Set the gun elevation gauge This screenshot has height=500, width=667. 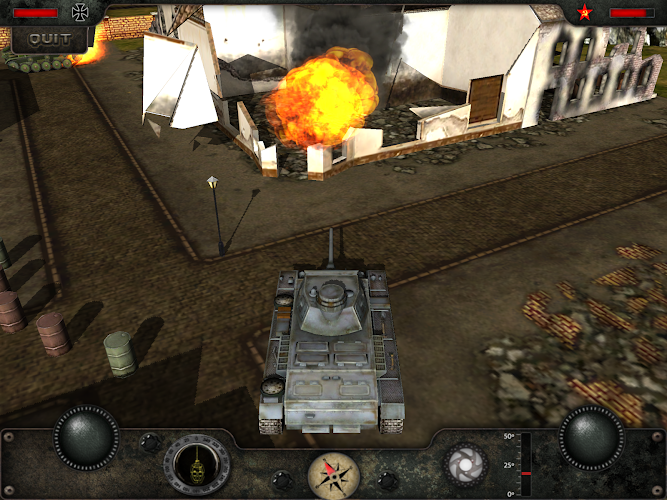click(524, 464)
